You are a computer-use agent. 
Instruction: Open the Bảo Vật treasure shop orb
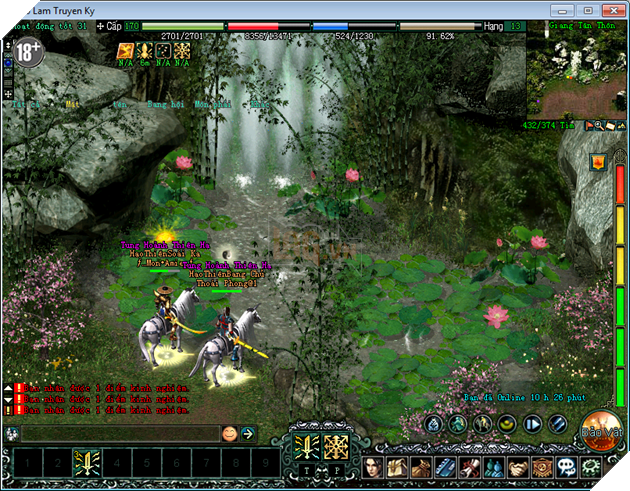(x=602, y=426)
